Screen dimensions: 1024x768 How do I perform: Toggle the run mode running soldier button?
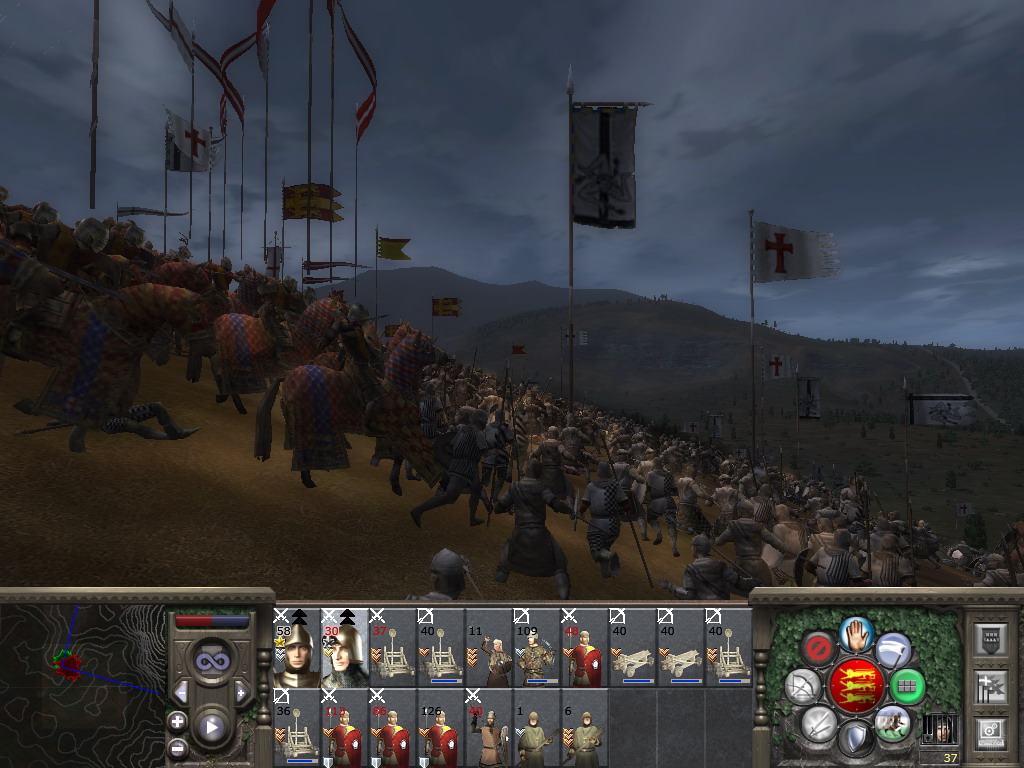point(892,722)
